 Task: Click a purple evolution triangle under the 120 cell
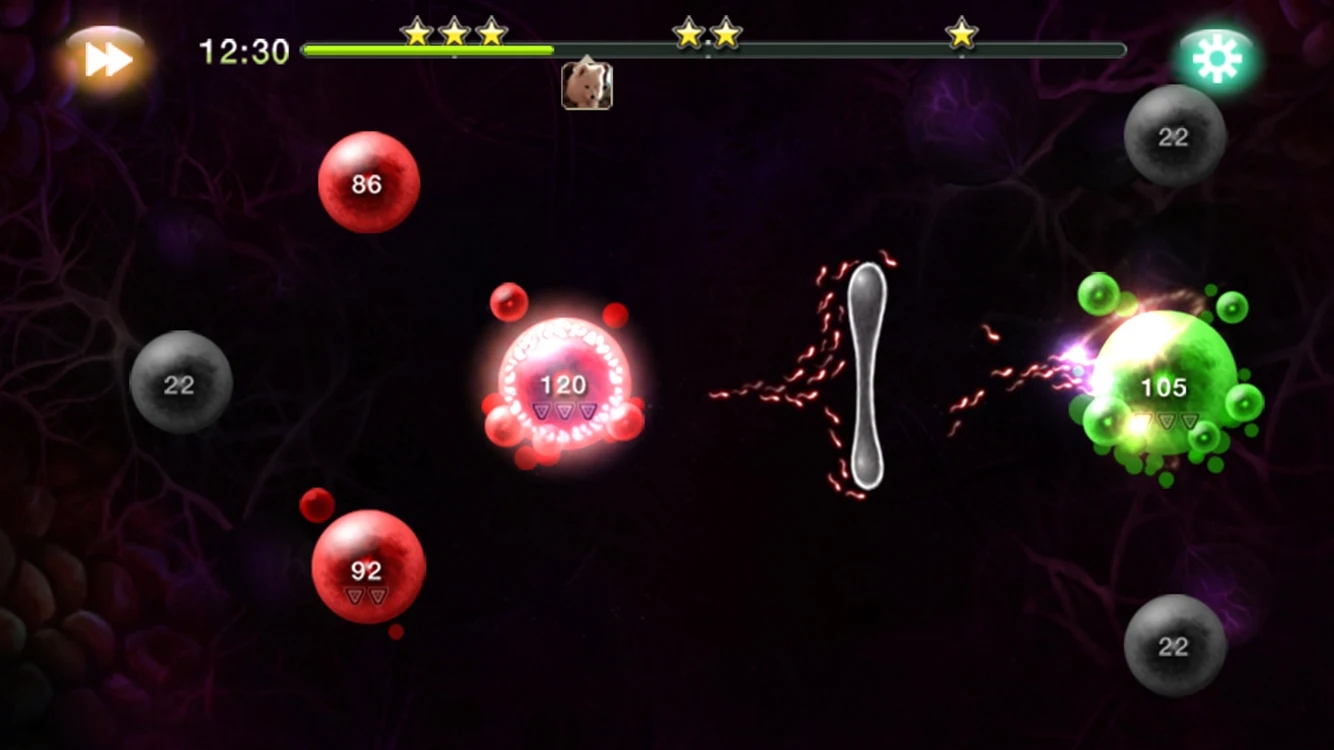pyautogui.click(x=565, y=409)
